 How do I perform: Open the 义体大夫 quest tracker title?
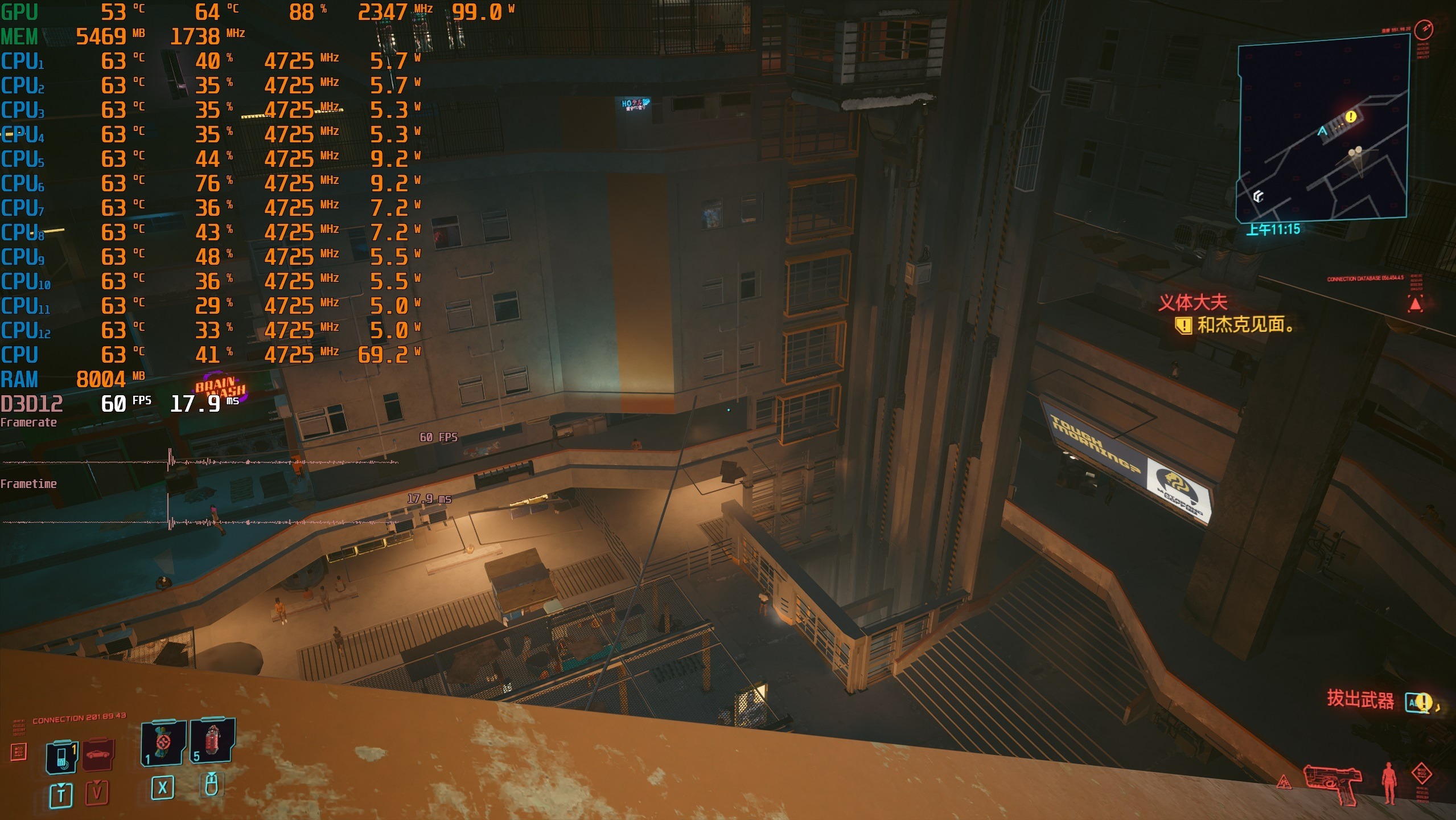click(x=1192, y=302)
